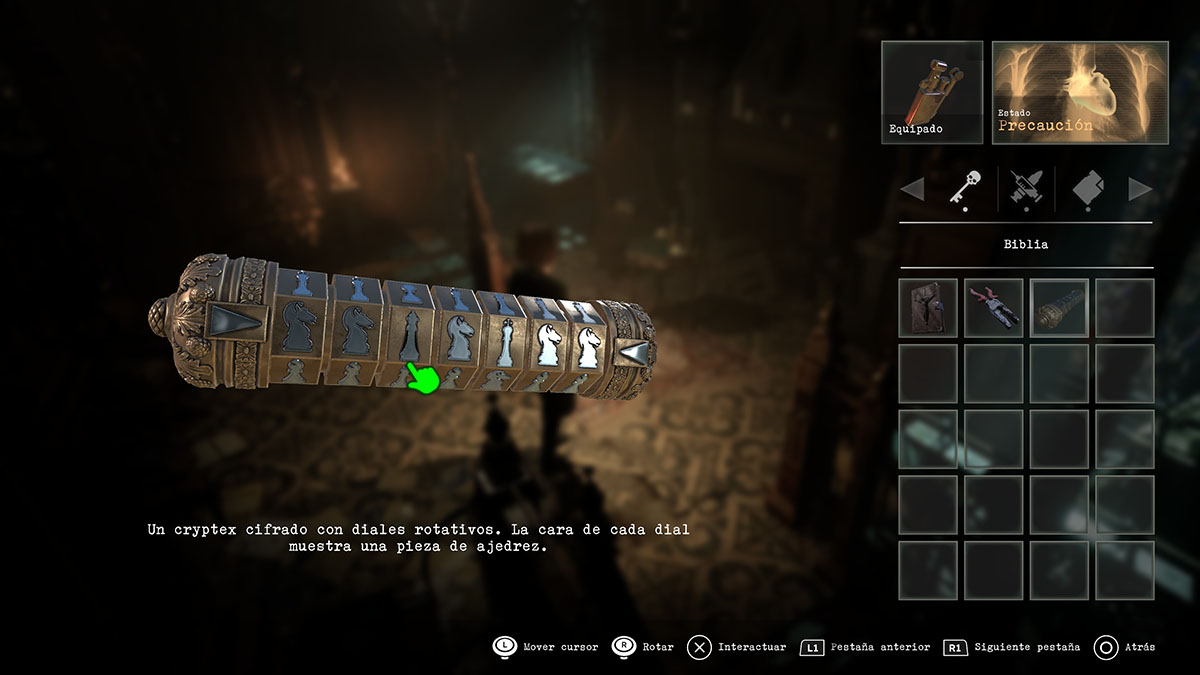The width and height of the screenshot is (1200, 675).
Task: Choose the cryptex item in inventory
Action: point(1059,307)
